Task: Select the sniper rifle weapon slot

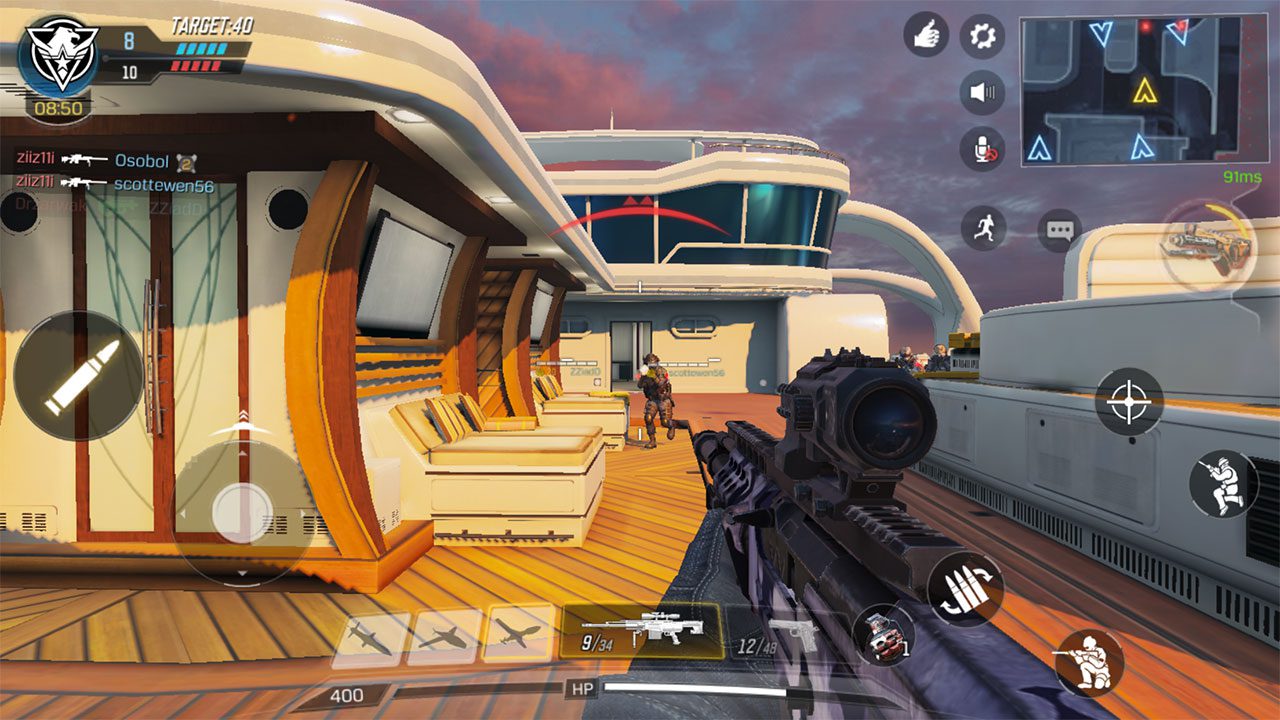Action: [642, 632]
